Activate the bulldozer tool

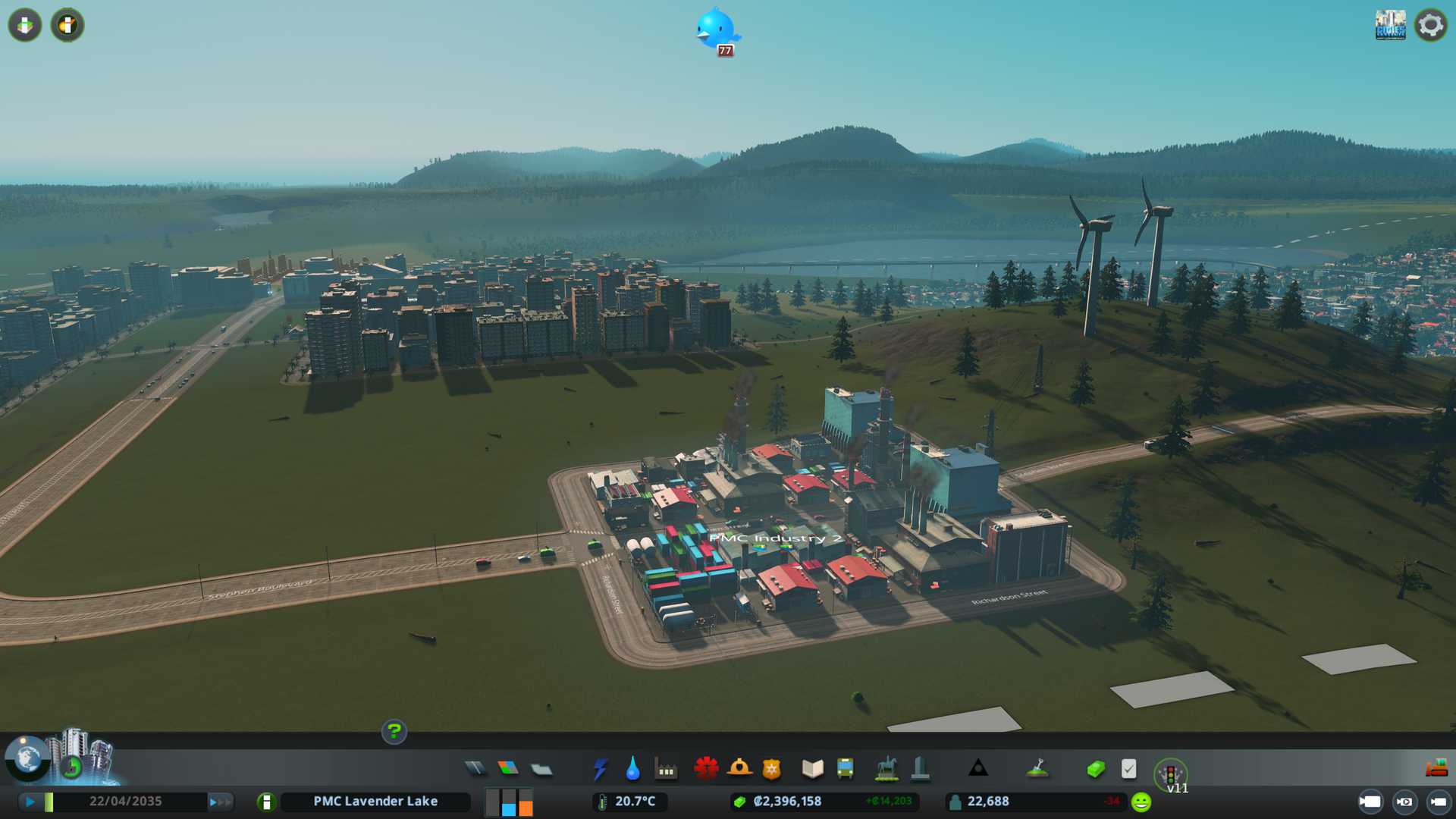1436,769
